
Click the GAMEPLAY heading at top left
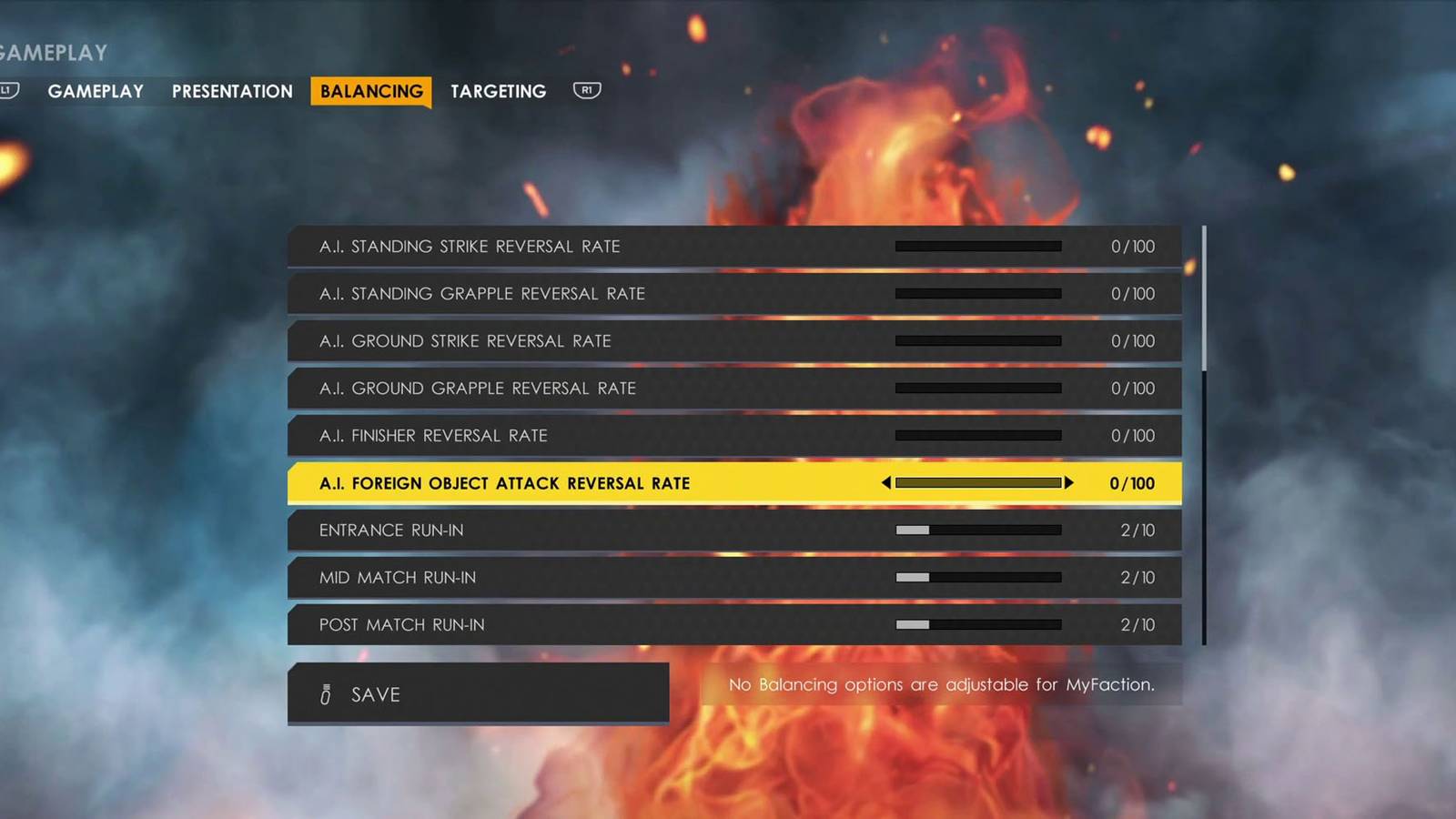click(x=52, y=52)
